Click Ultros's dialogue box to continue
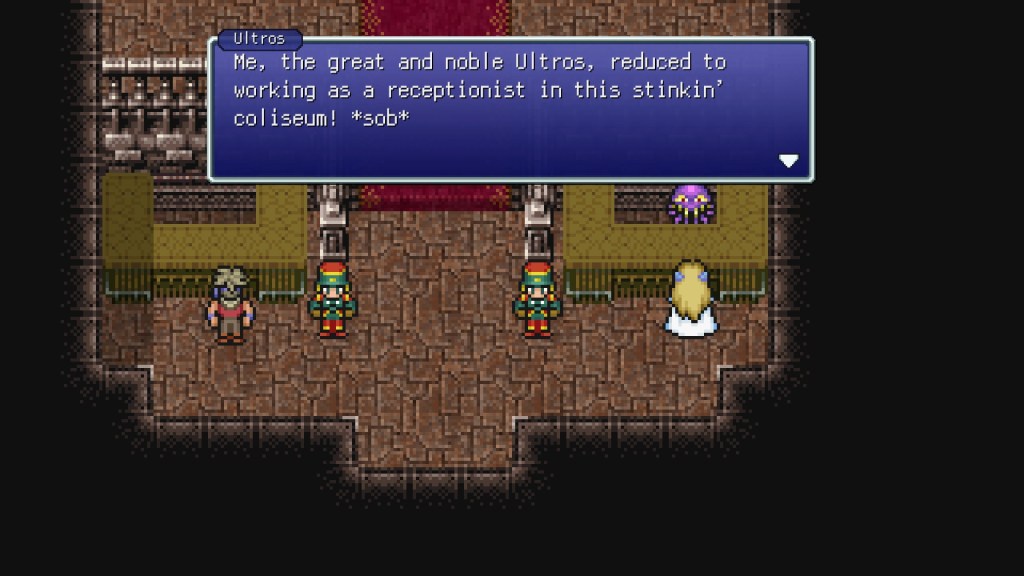 [510, 110]
